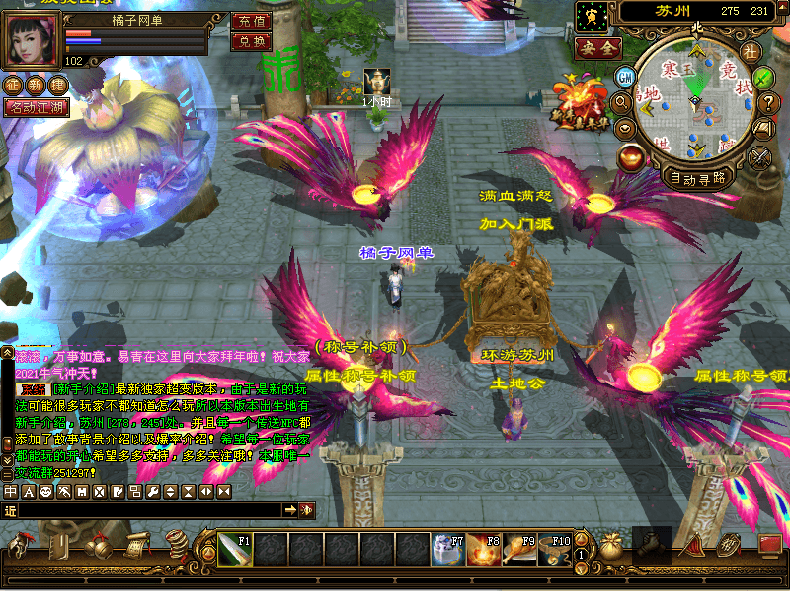Image resolution: width=790 pixels, height=591 pixels.
Task: Click the chat input field
Action: tap(150, 510)
